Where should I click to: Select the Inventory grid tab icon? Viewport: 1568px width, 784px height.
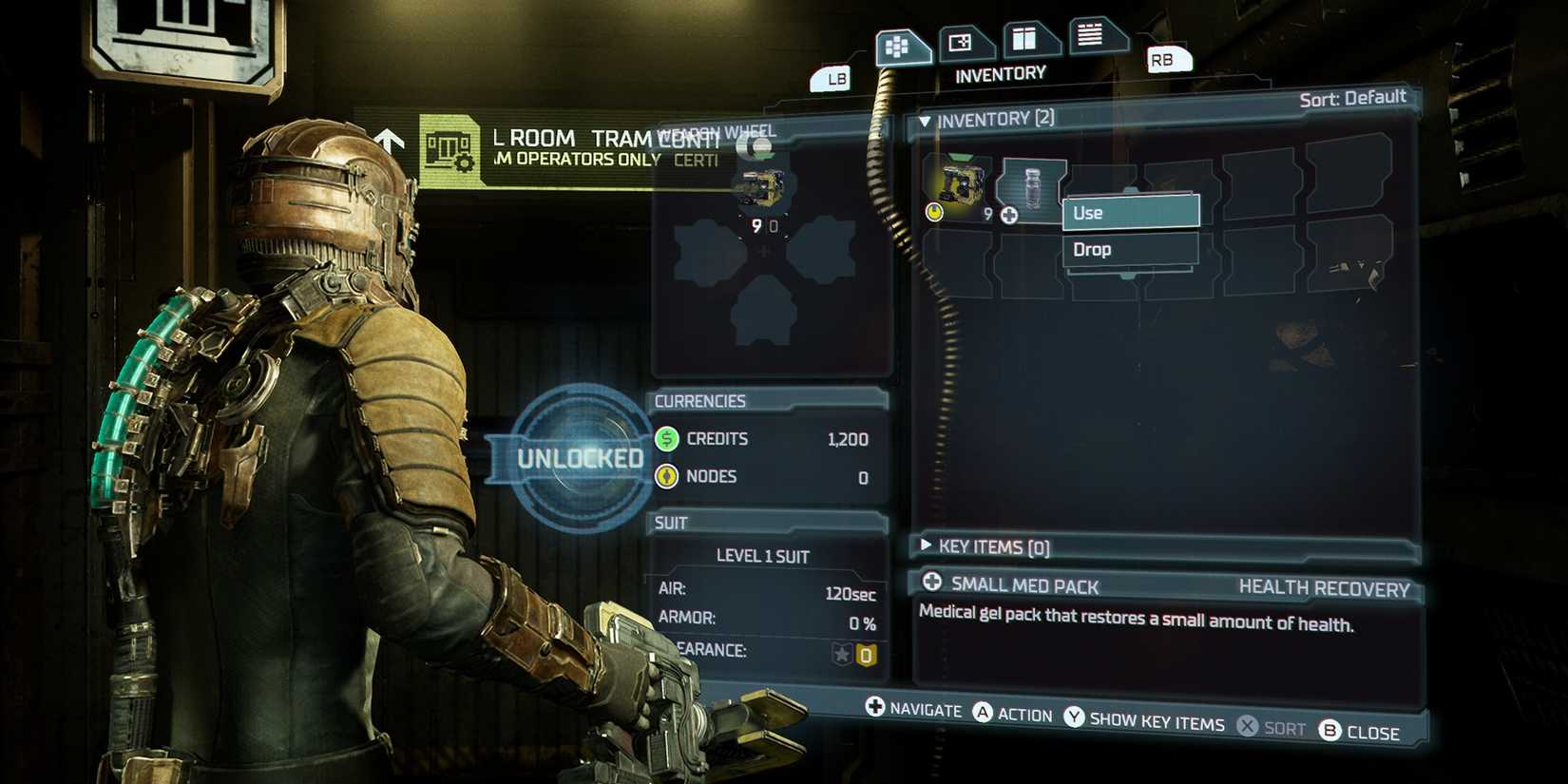click(x=898, y=44)
